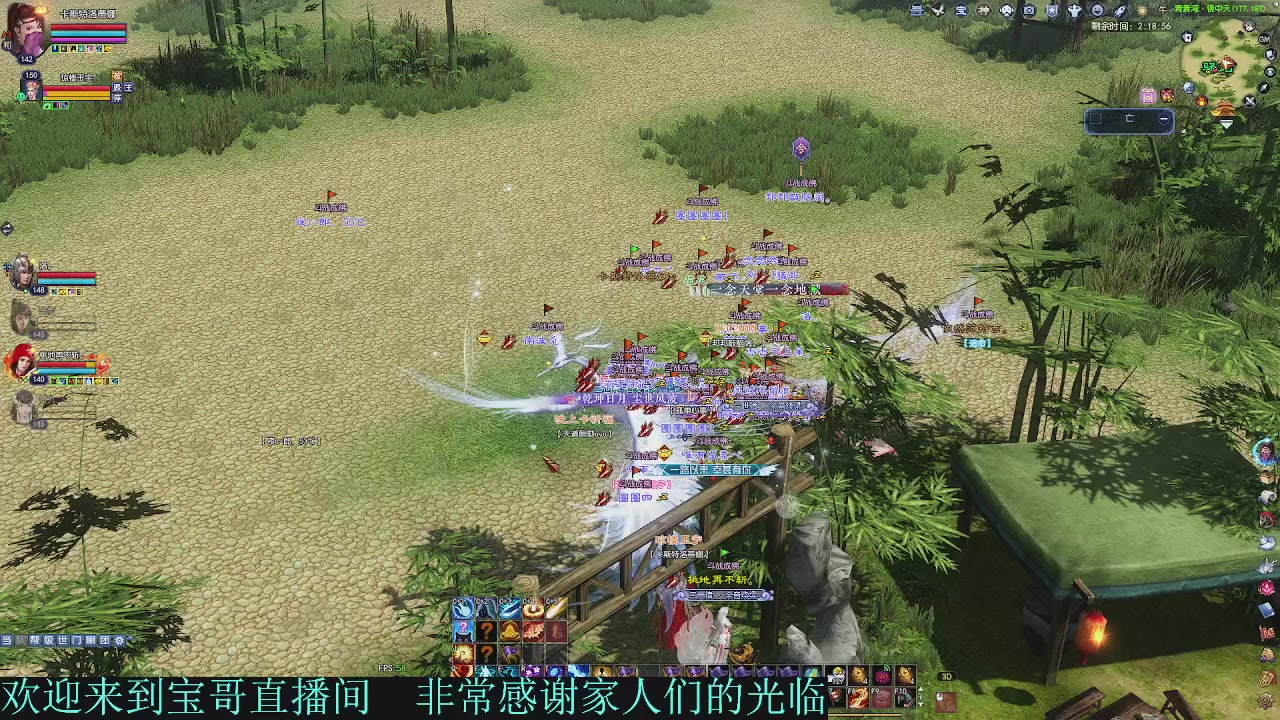Screen dimensions: 1280x720
Task: Open the 帮 guild chat channel tab
Action: 35,641
